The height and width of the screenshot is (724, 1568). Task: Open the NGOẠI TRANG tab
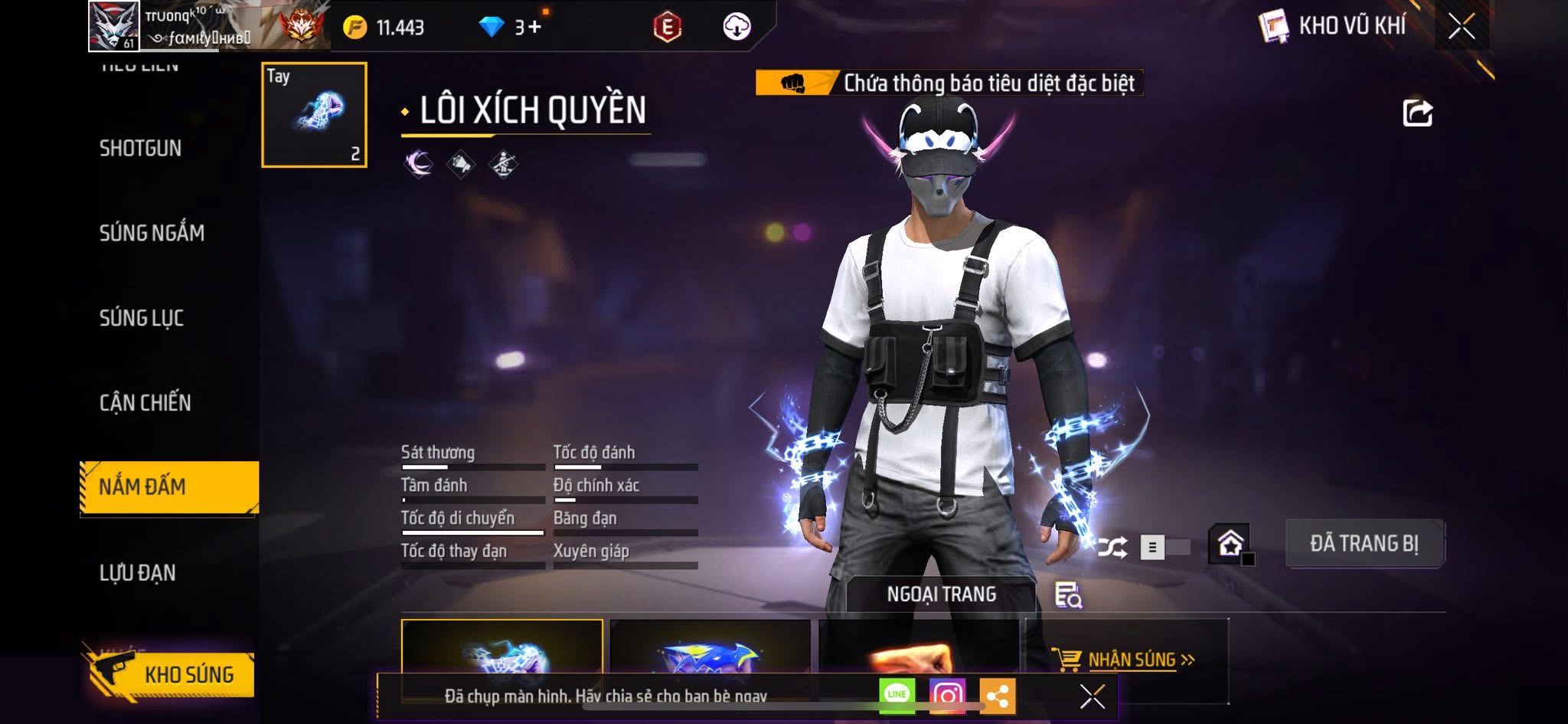pos(941,595)
